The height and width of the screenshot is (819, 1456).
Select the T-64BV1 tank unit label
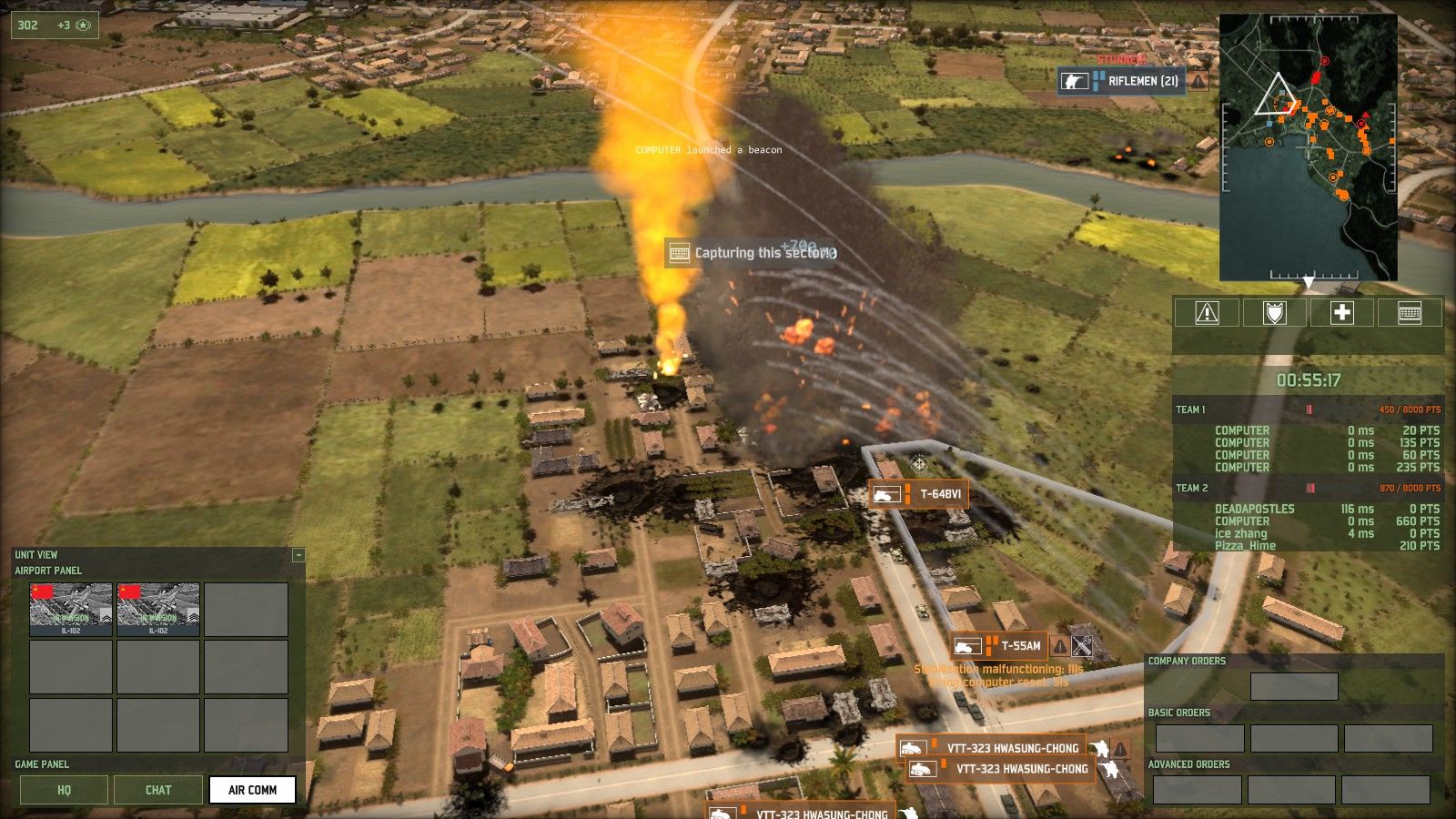click(x=919, y=494)
